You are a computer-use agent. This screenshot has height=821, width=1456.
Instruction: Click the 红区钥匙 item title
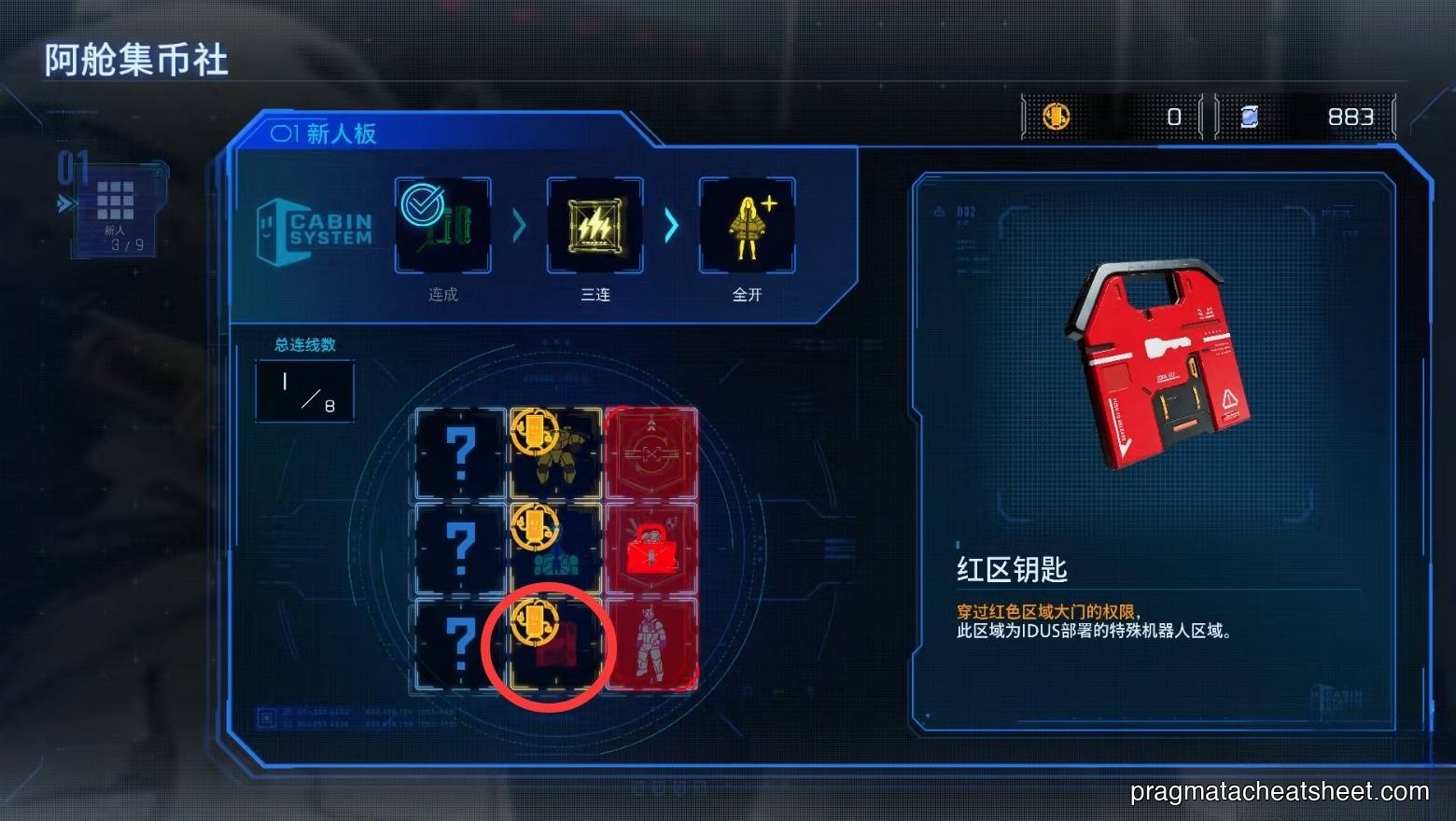click(x=1015, y=568)
